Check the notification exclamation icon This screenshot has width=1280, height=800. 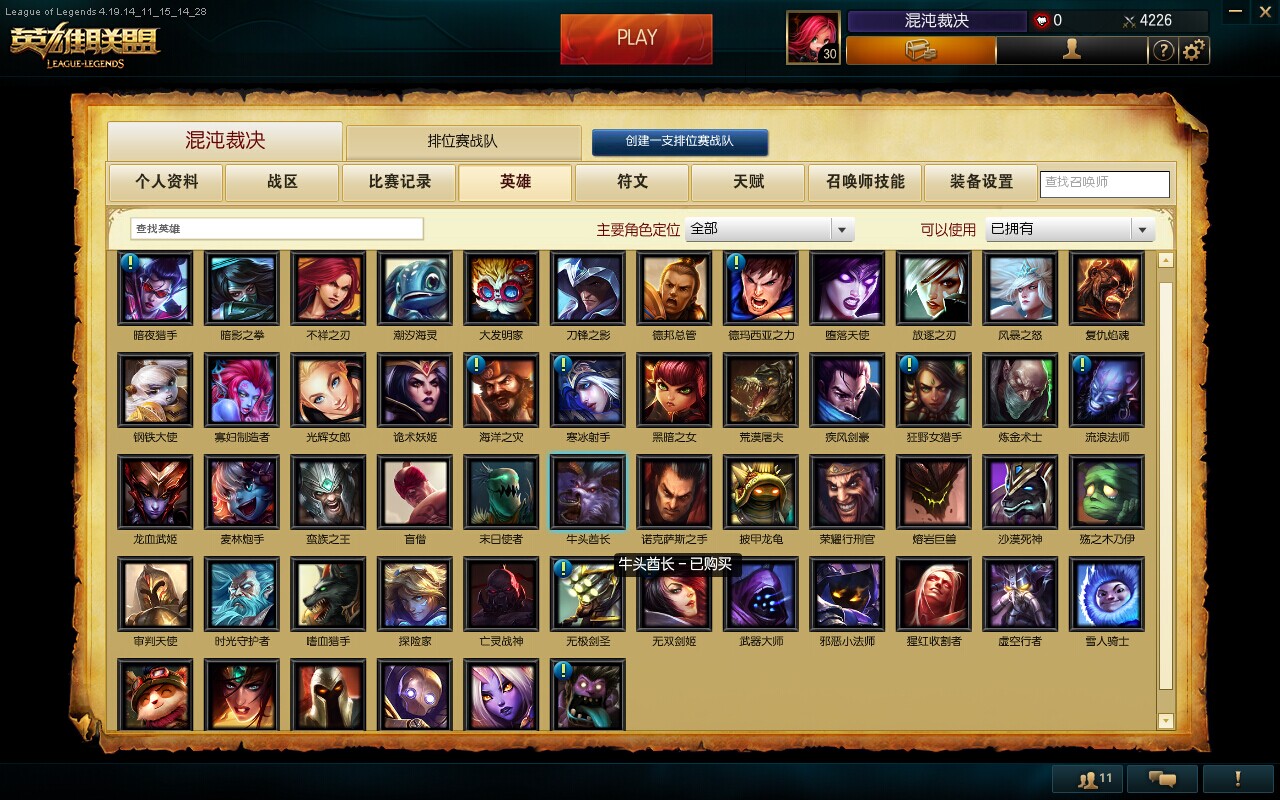[1240, 778]
